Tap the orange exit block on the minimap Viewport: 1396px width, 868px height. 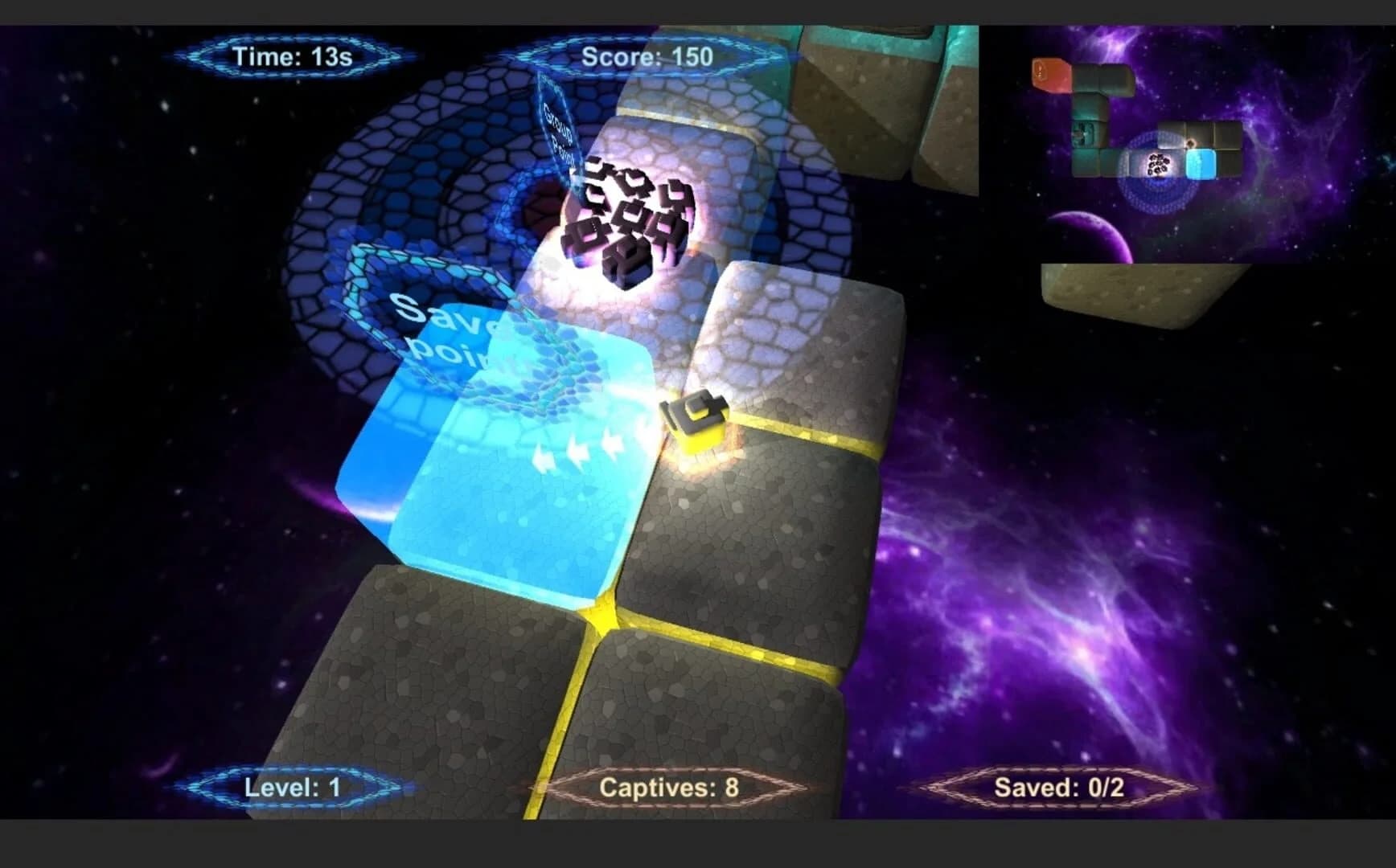[x=1051, y=75]
